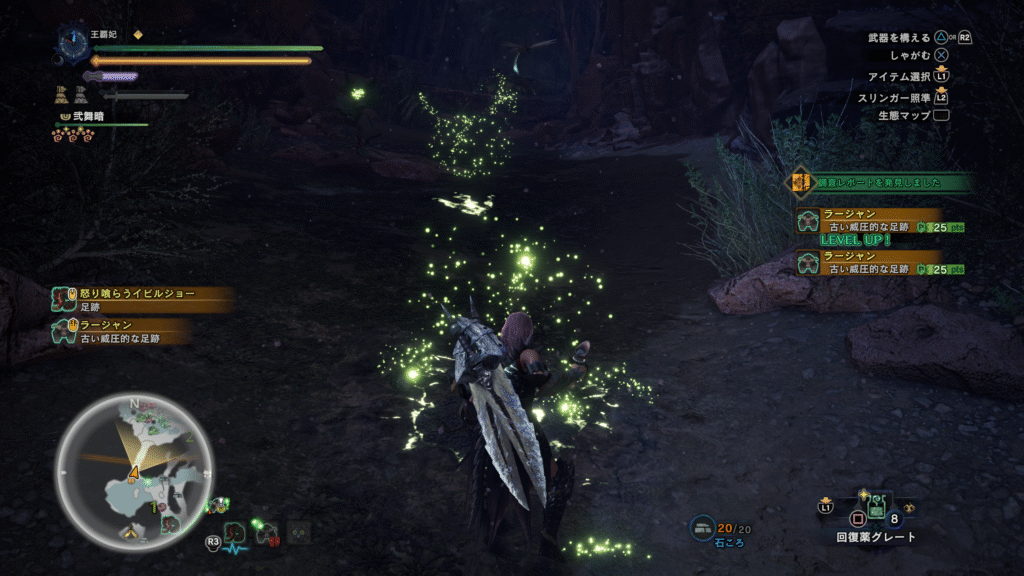Open the 怒り喰らうイビルジョー footprint notification
This screenshot has width=1024, height=576.
coord(142,300)
